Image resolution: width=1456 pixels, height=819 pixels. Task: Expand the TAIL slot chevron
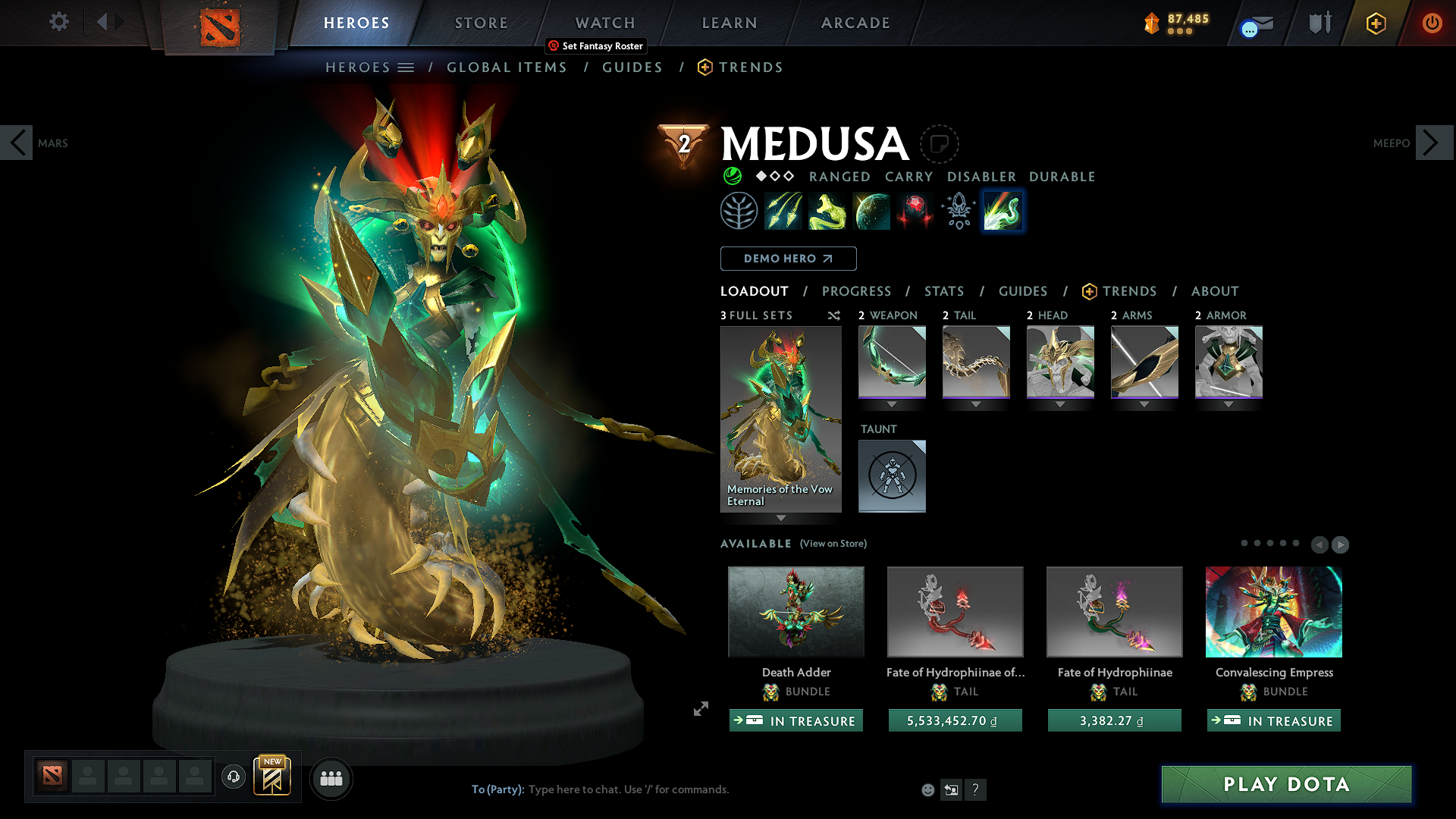click(976, 404)
